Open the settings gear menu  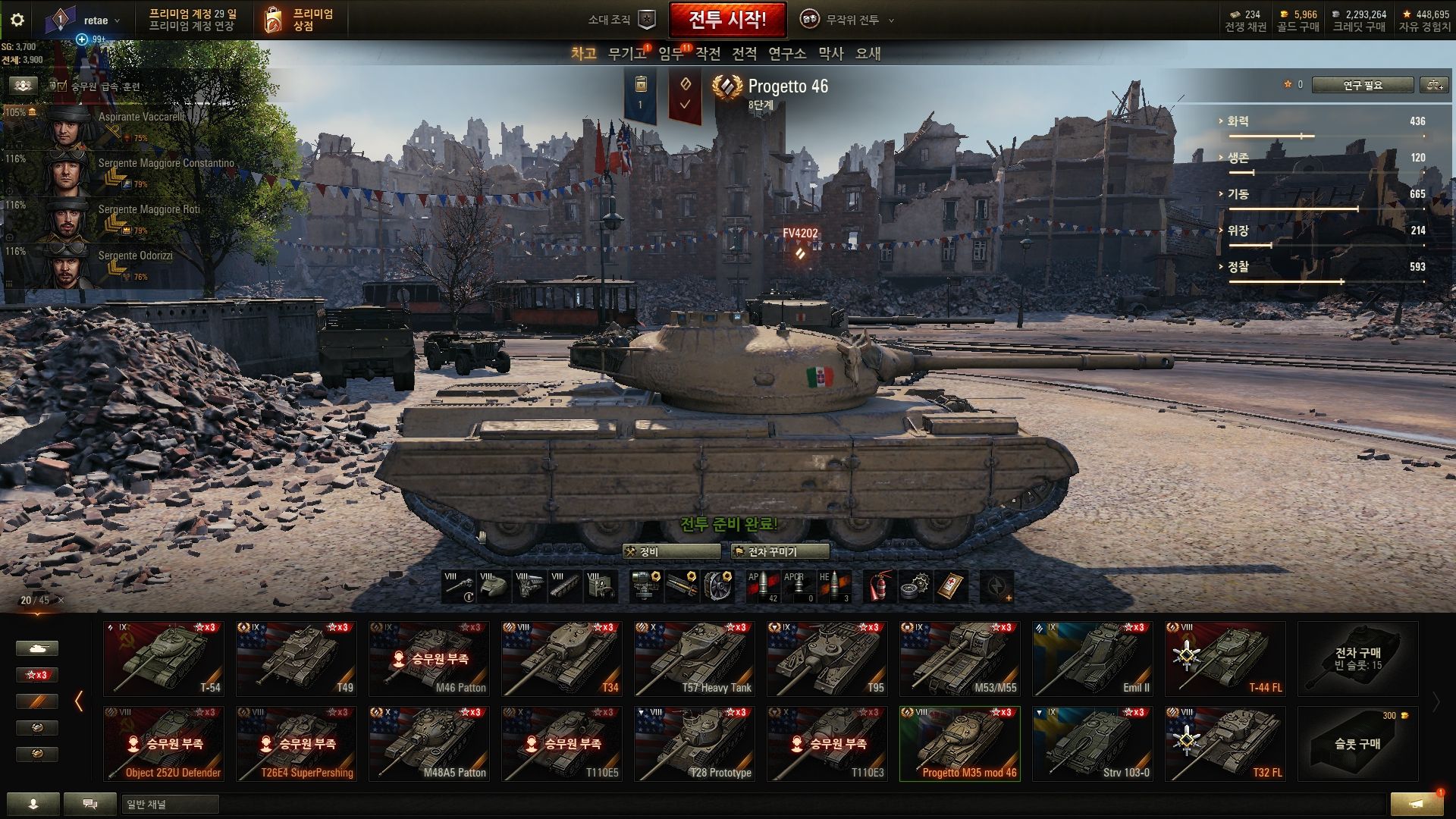click(x=17, y=20)
